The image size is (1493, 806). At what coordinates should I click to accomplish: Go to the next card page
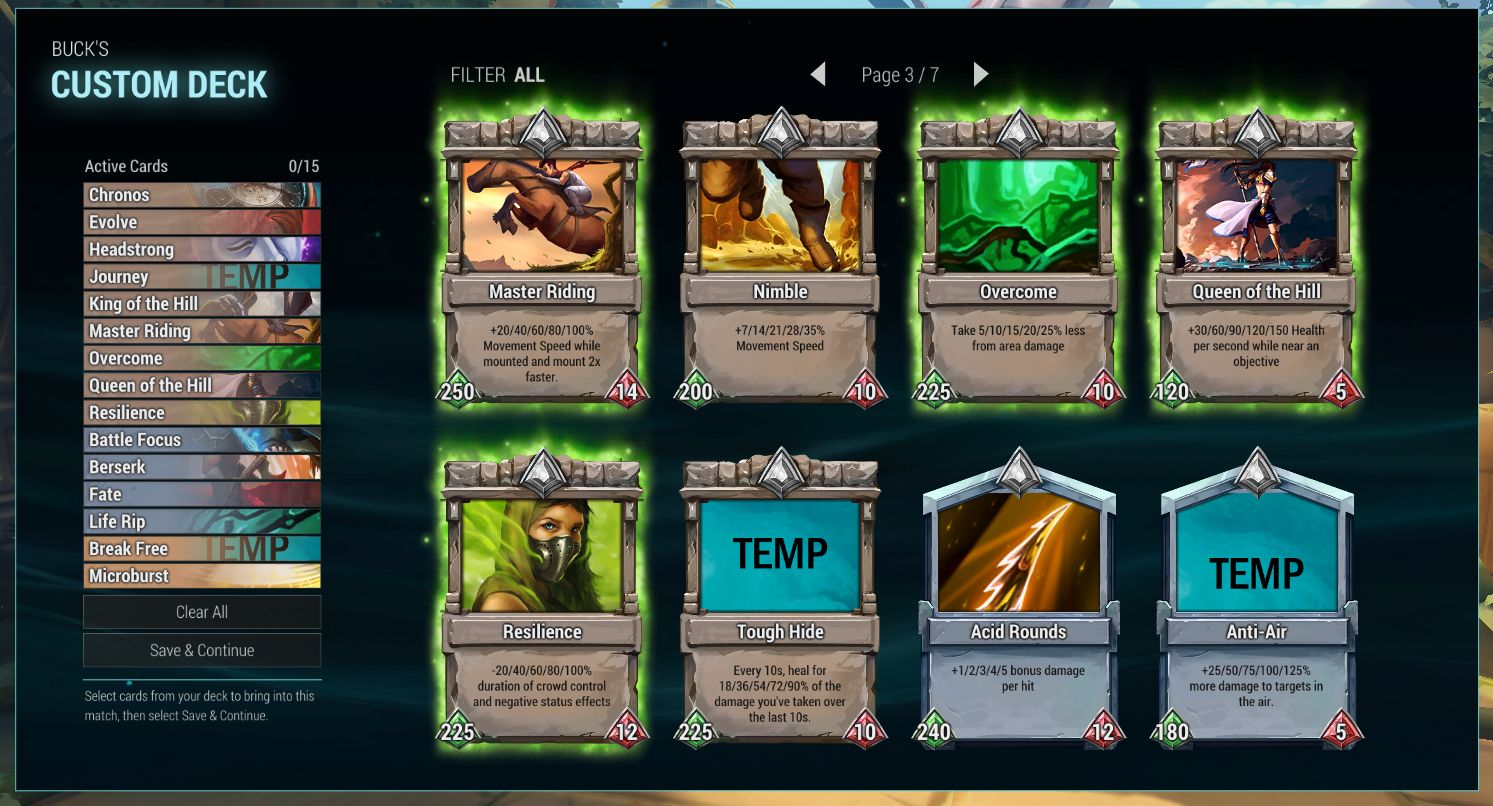click(x=981, y=74)
